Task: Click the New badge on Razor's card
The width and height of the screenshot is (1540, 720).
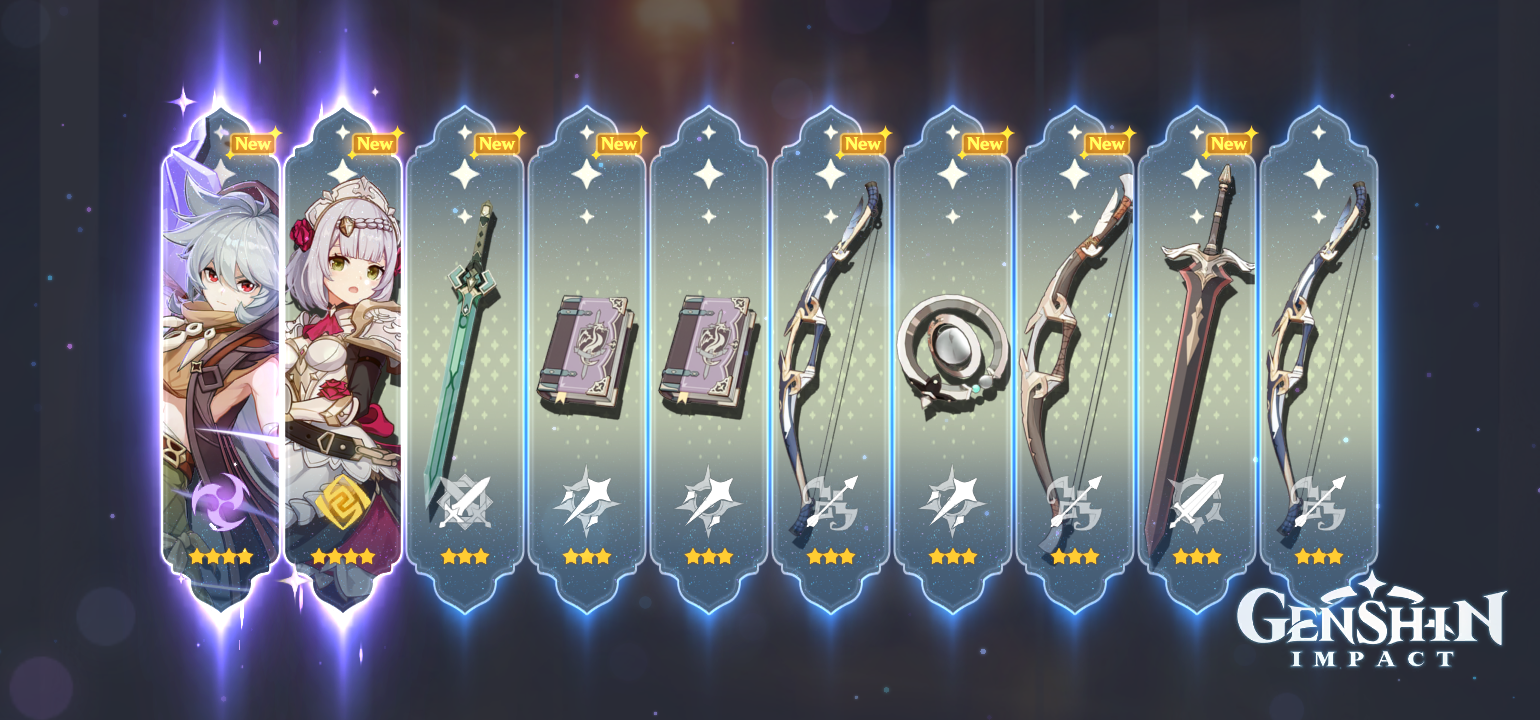Action: [x=253, y=143]
